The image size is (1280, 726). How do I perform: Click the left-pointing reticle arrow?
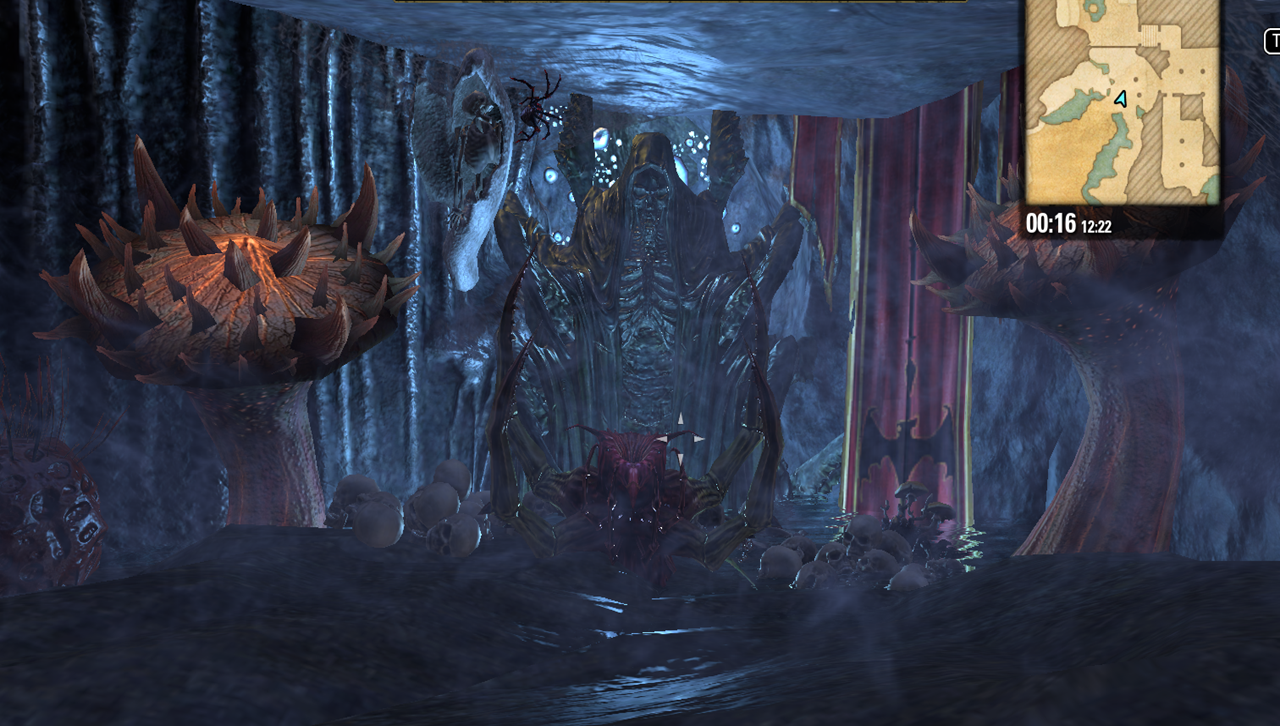[x=662, y=438]
